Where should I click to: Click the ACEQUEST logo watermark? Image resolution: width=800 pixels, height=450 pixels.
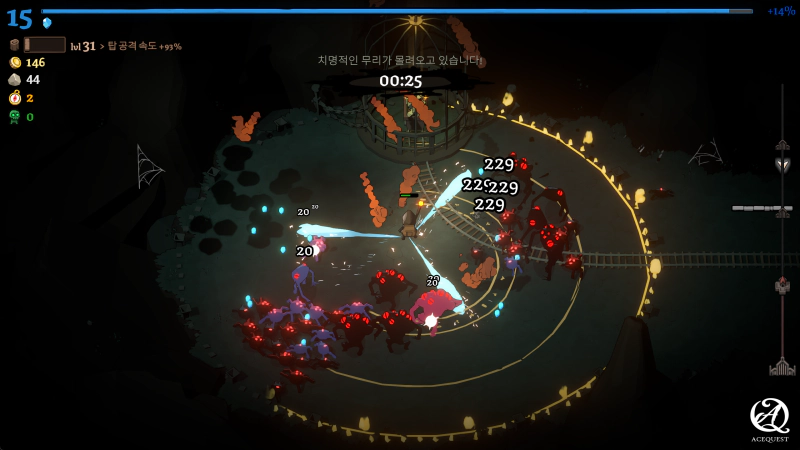coord(770,419)
